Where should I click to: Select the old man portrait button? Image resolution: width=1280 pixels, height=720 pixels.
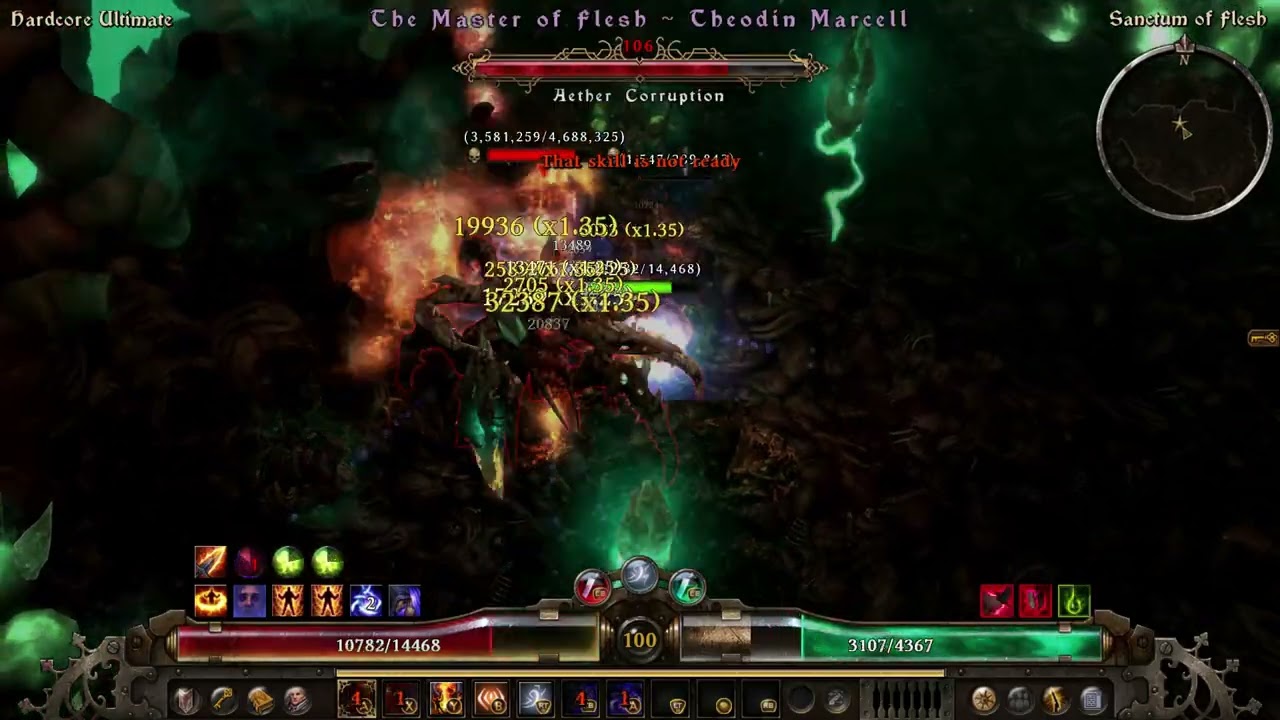(x=296, y=700)
